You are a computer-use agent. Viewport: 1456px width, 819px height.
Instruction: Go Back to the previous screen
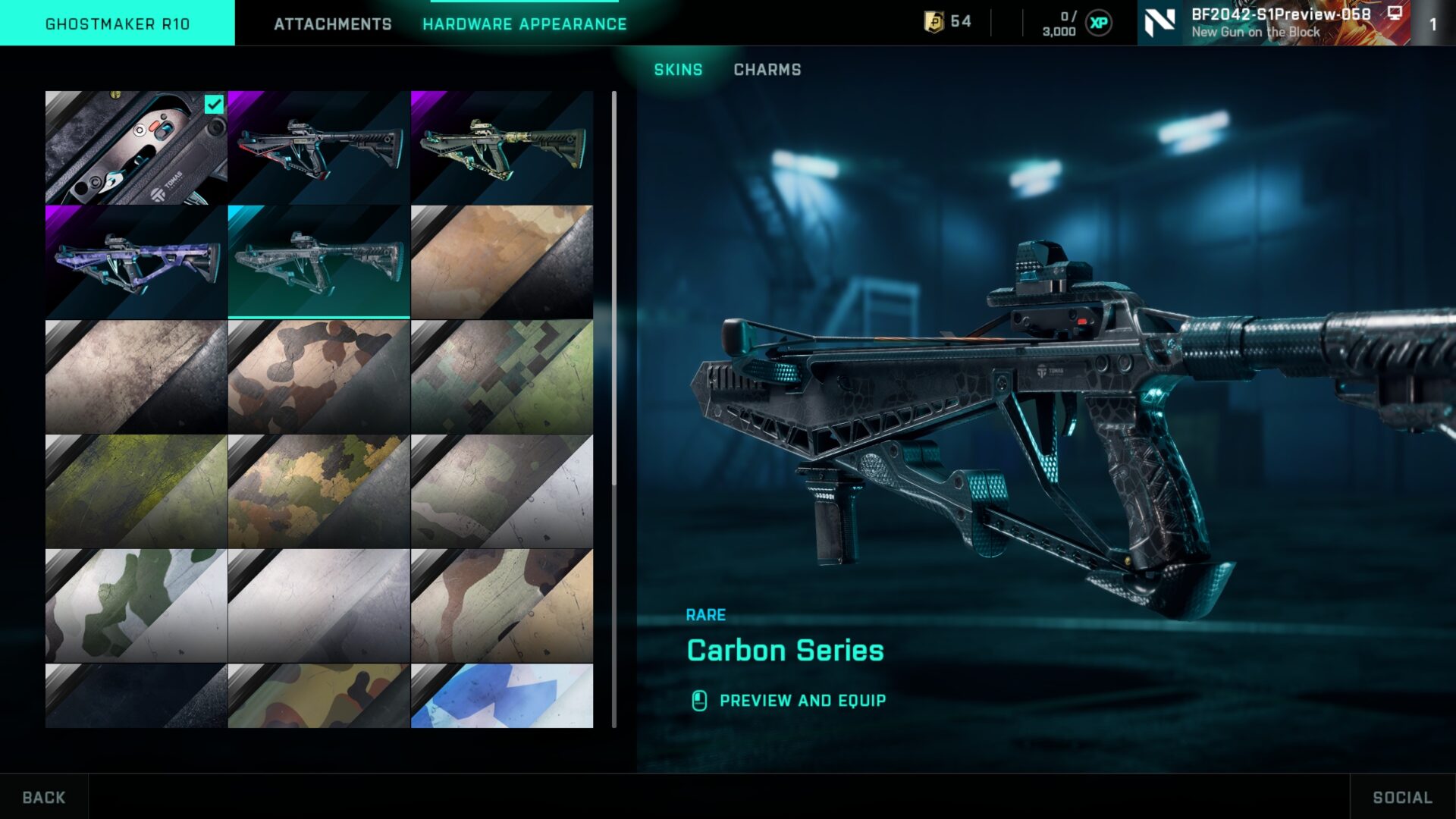coord(44,797)
